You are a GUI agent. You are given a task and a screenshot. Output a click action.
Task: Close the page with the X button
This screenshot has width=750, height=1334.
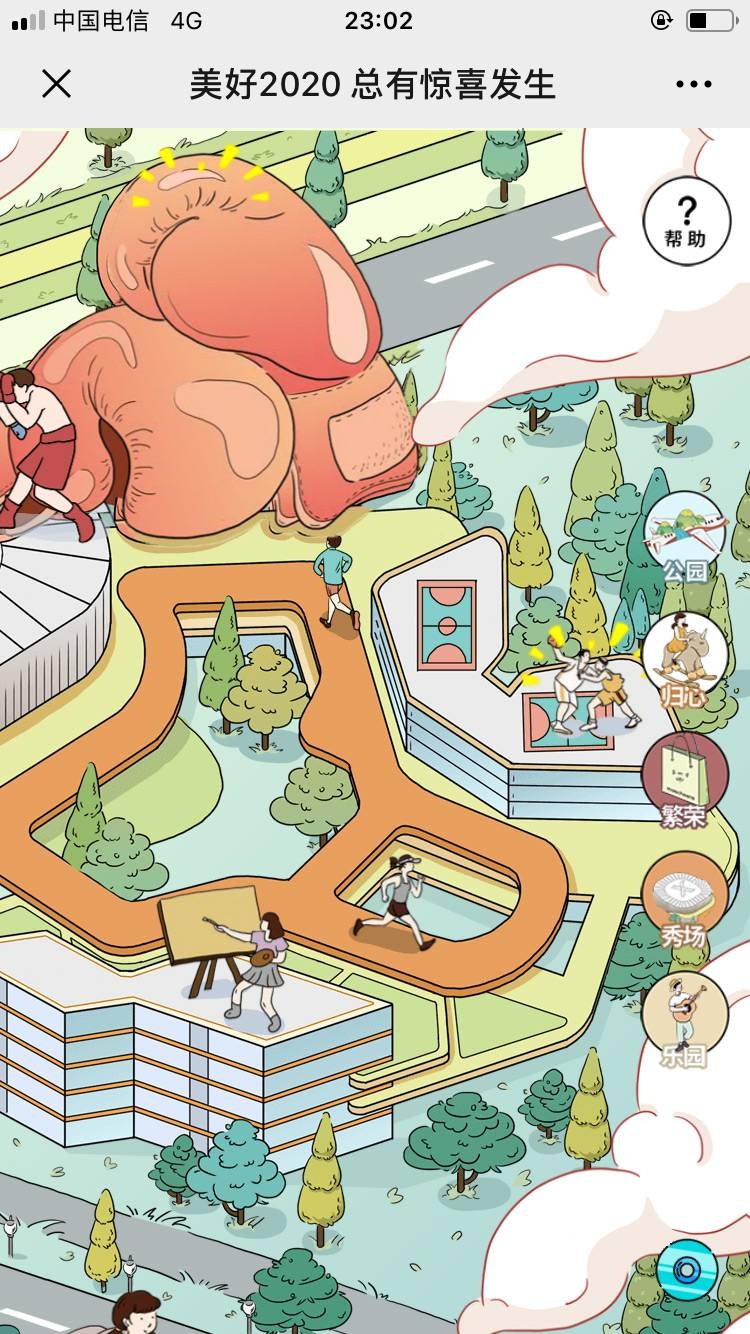tap(57, 84)
